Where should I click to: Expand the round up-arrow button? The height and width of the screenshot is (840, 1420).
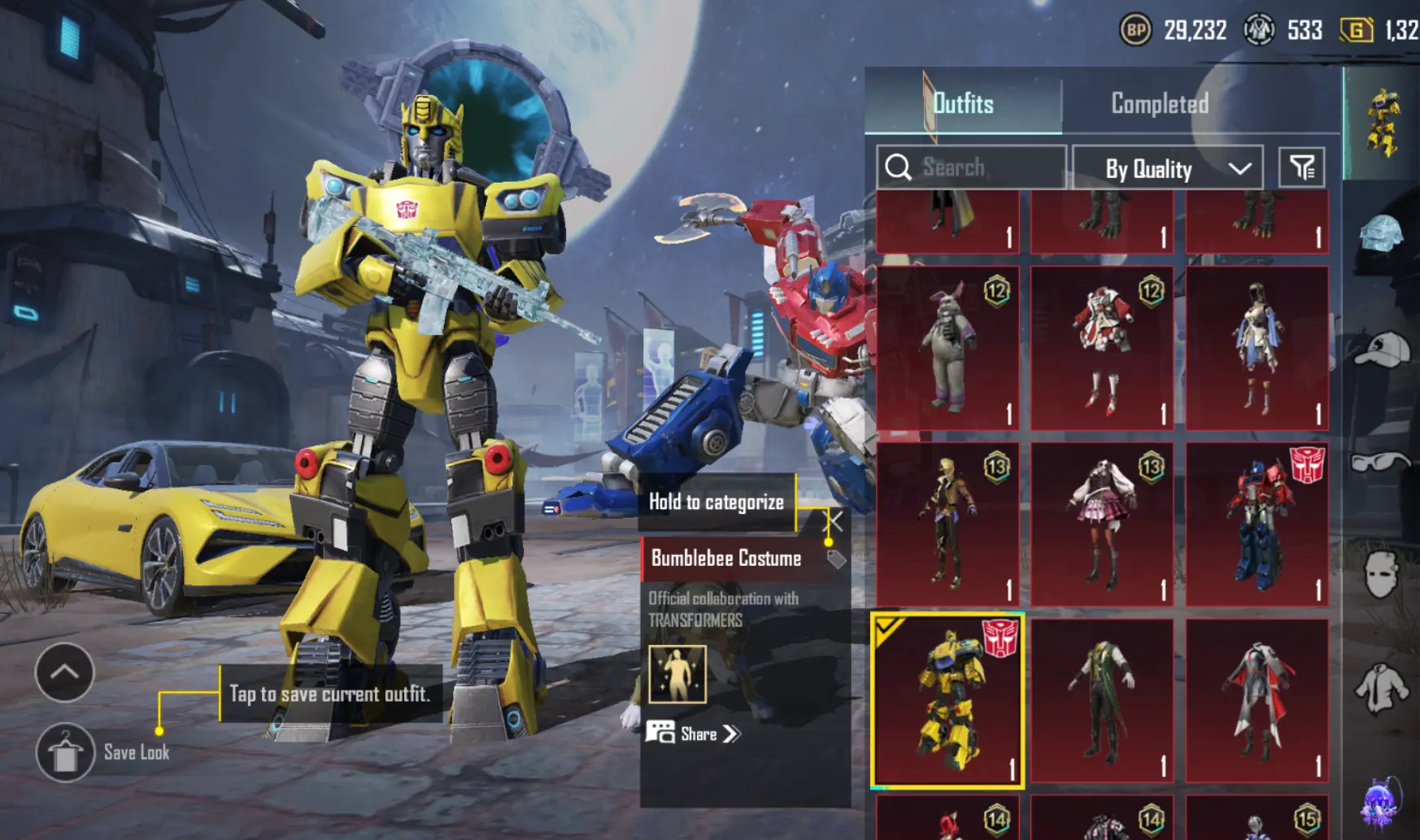(x=64, y=672)
